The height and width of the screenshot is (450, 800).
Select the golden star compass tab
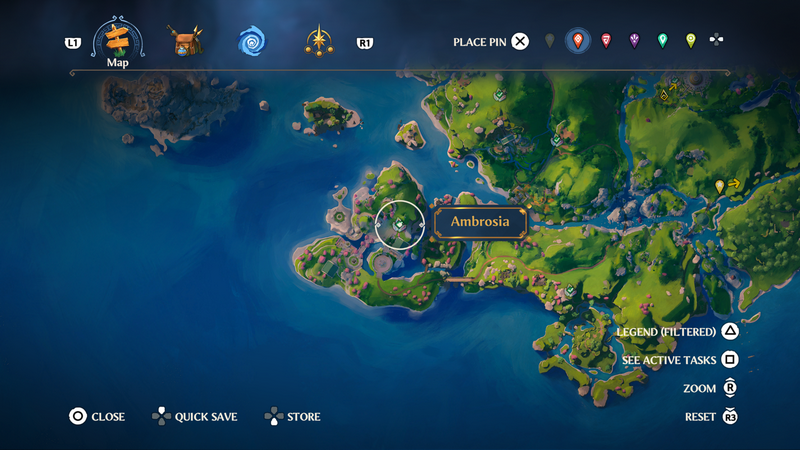click(319, 41)
